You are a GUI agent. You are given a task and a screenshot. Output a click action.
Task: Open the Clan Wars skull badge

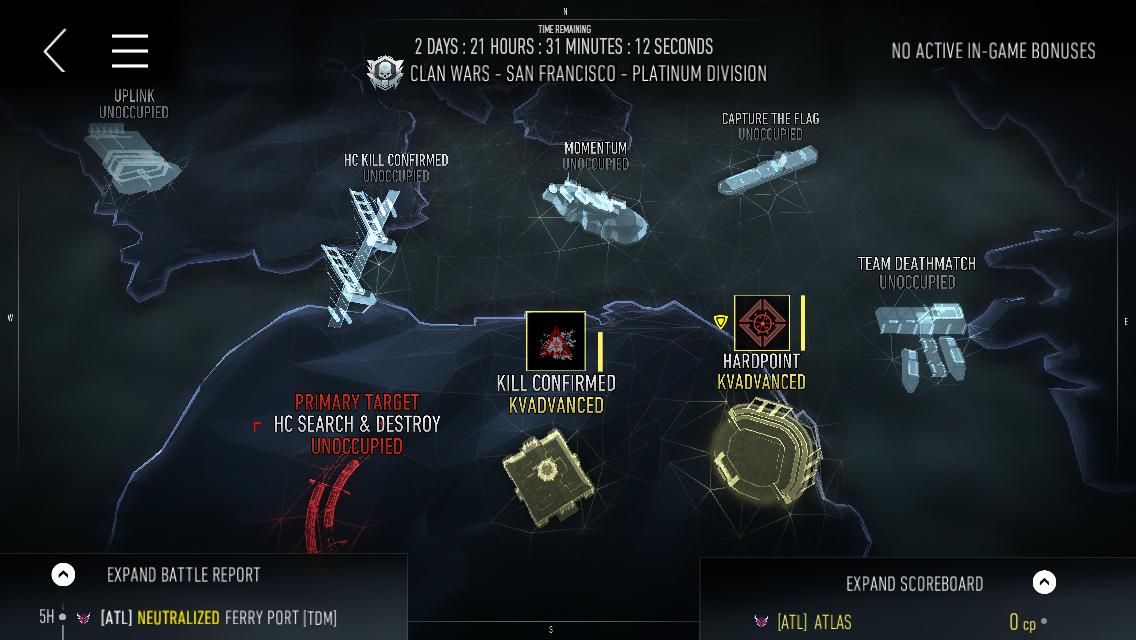coord(385,73)
